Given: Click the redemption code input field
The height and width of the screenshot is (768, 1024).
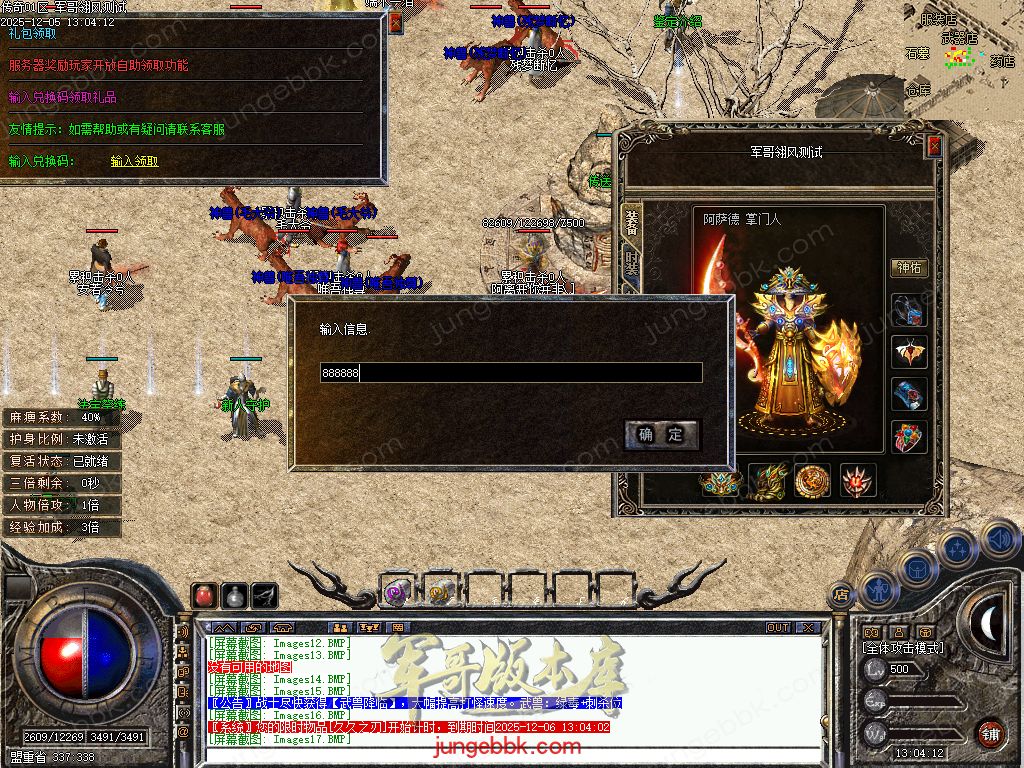Looking at the screenshot, I should click(511, 373).
